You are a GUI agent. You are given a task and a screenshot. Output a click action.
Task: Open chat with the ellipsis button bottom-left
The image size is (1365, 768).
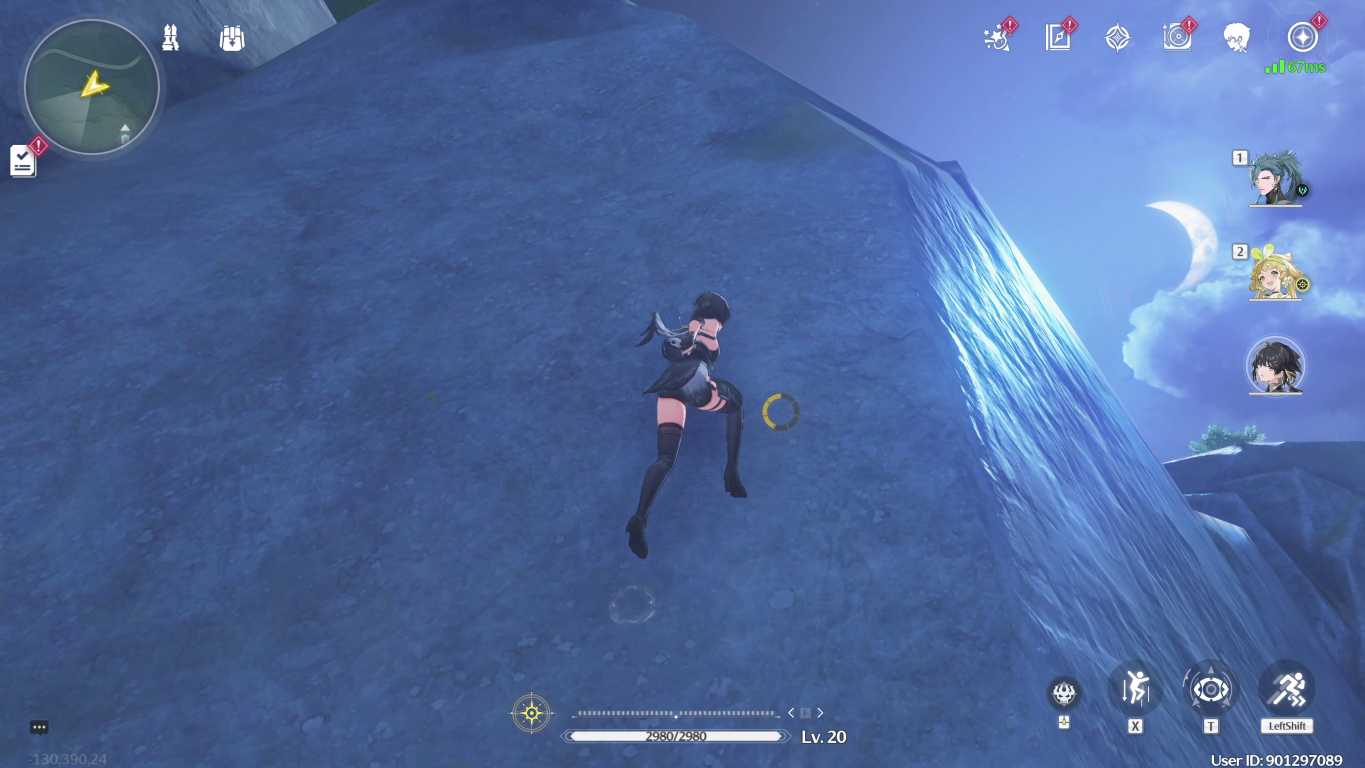coord(38,727)
